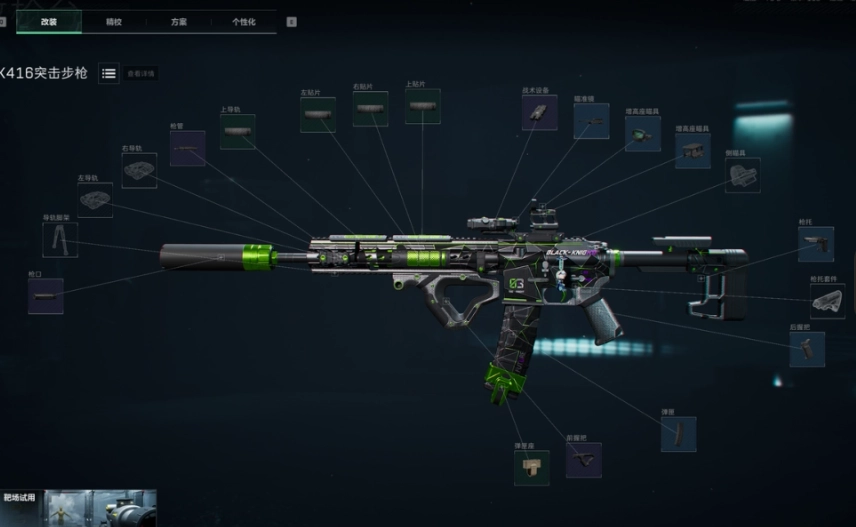Viewport: 856px width, 527px height.
Task: Open the 上导轨 top rail slot
Action: point(238,132)
